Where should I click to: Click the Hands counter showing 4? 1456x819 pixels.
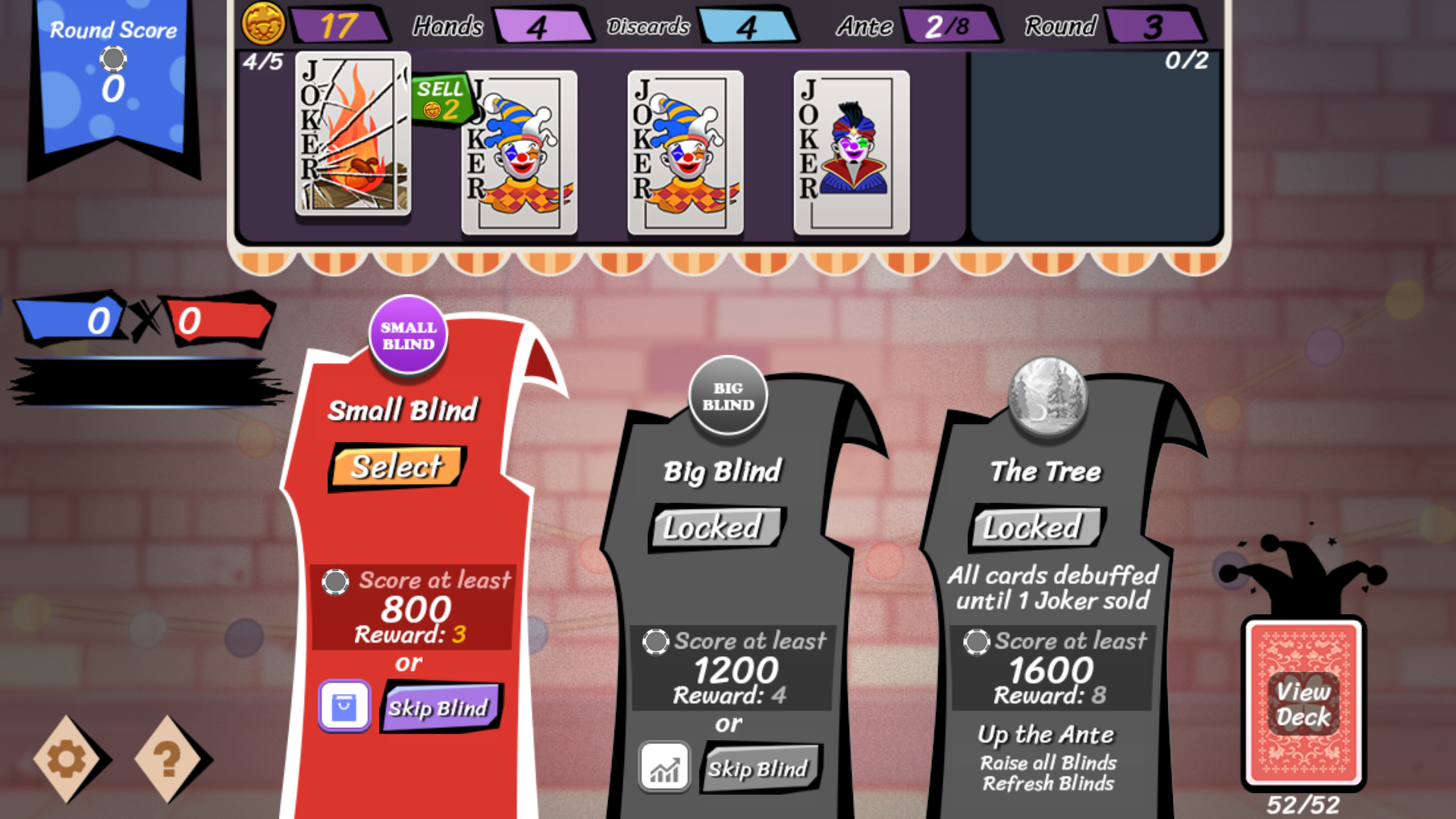tap(544, 25)
